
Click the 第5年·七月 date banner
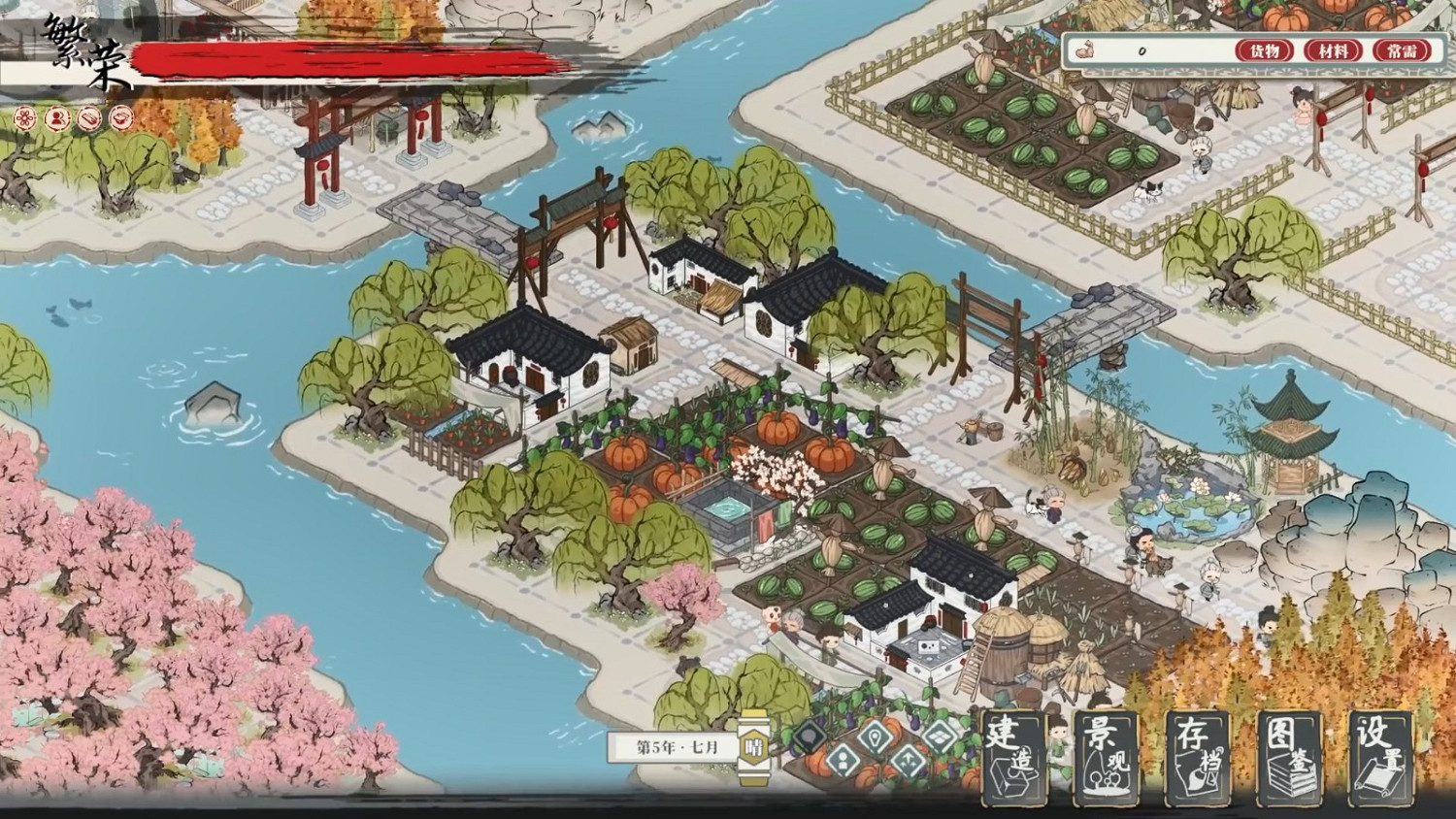[x=671, y=746]
